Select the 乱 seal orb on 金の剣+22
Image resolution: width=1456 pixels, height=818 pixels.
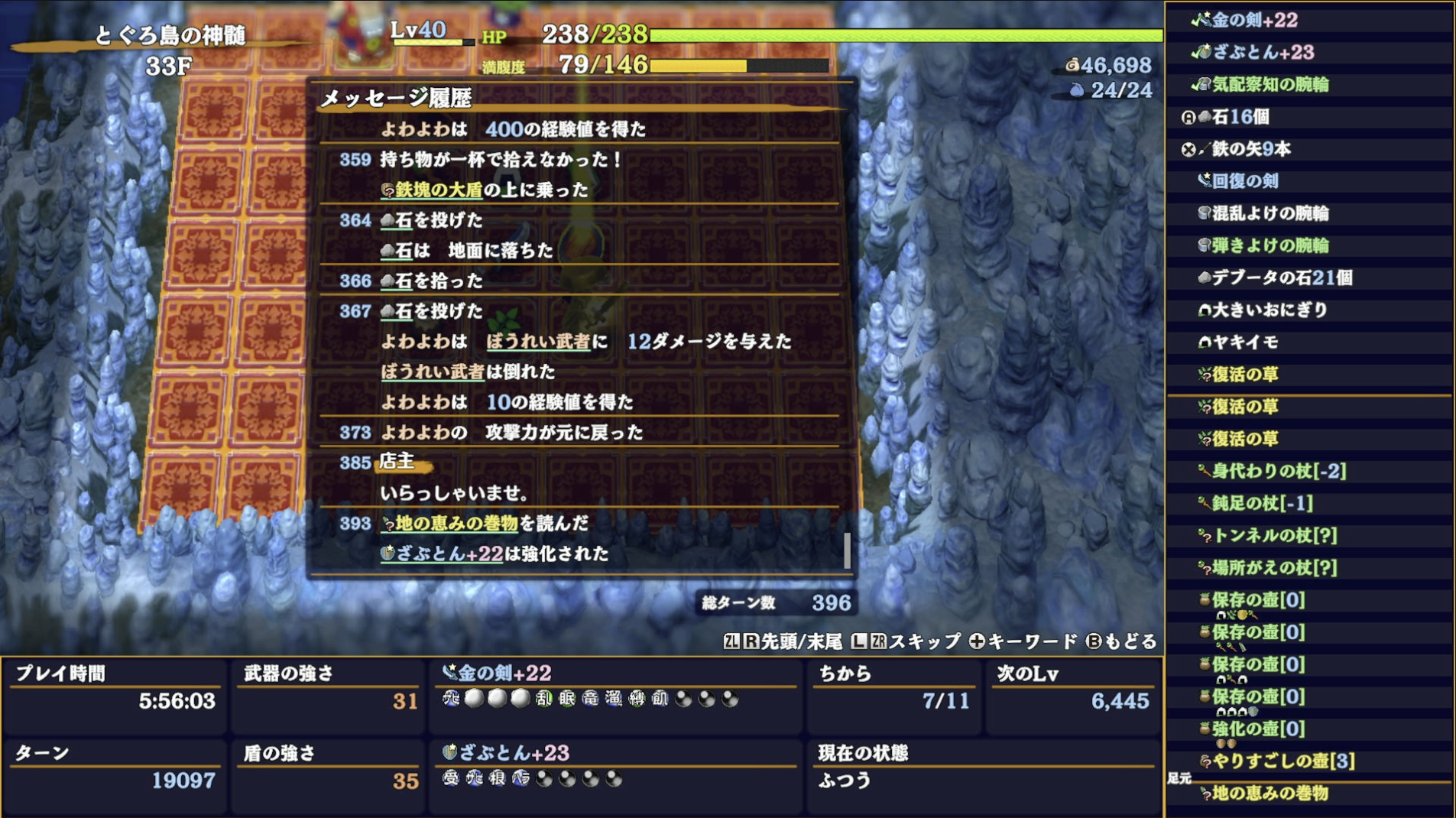click(x=543, y=699)
